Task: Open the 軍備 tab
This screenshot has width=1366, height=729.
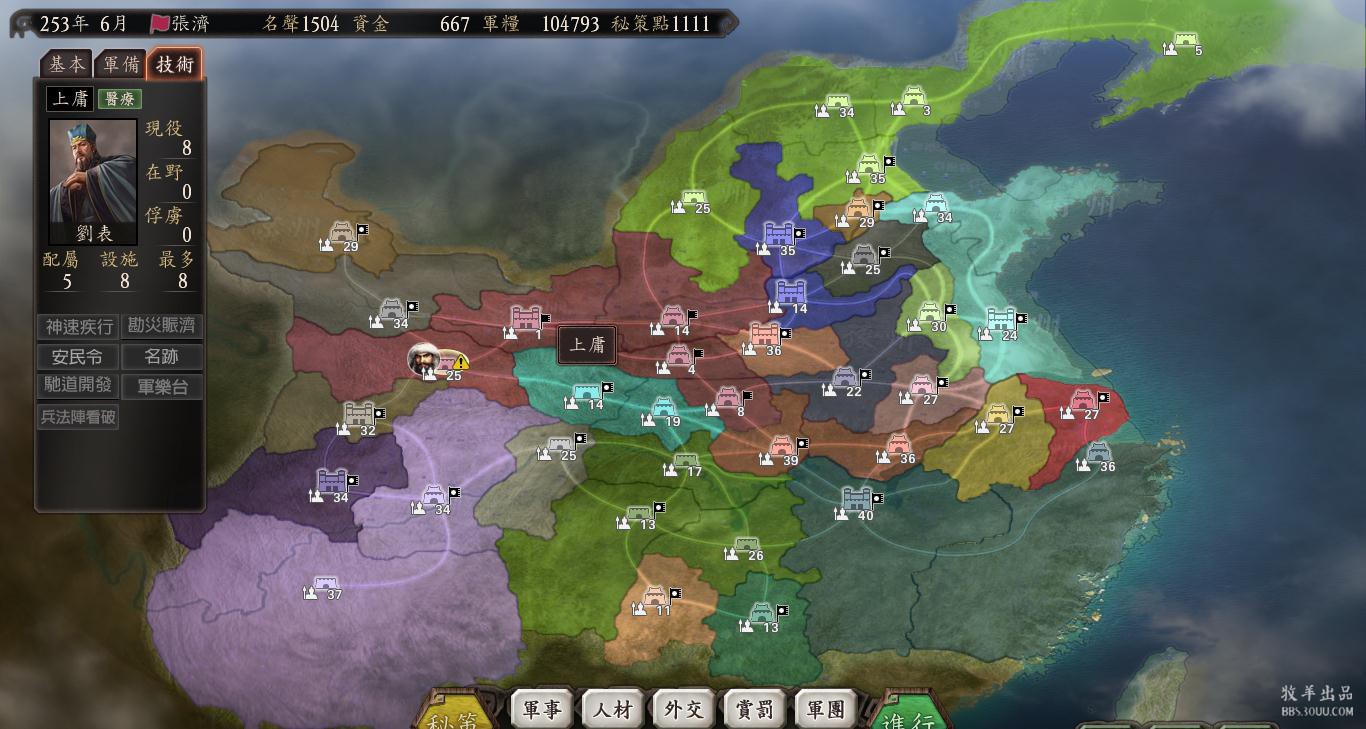Action: click(121, 64)
